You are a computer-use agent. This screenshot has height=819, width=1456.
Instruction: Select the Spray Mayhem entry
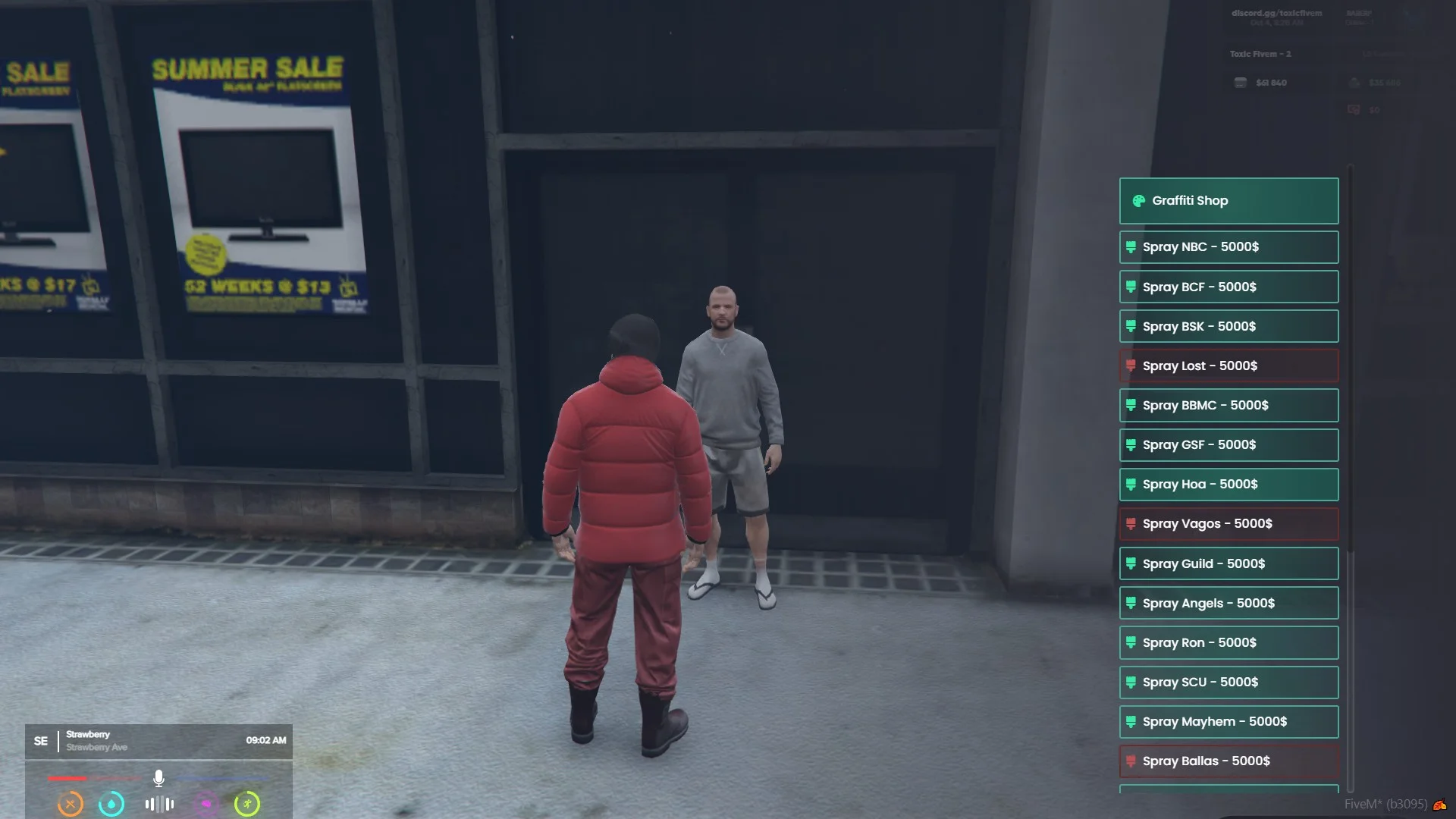(x=1228, y=721)
